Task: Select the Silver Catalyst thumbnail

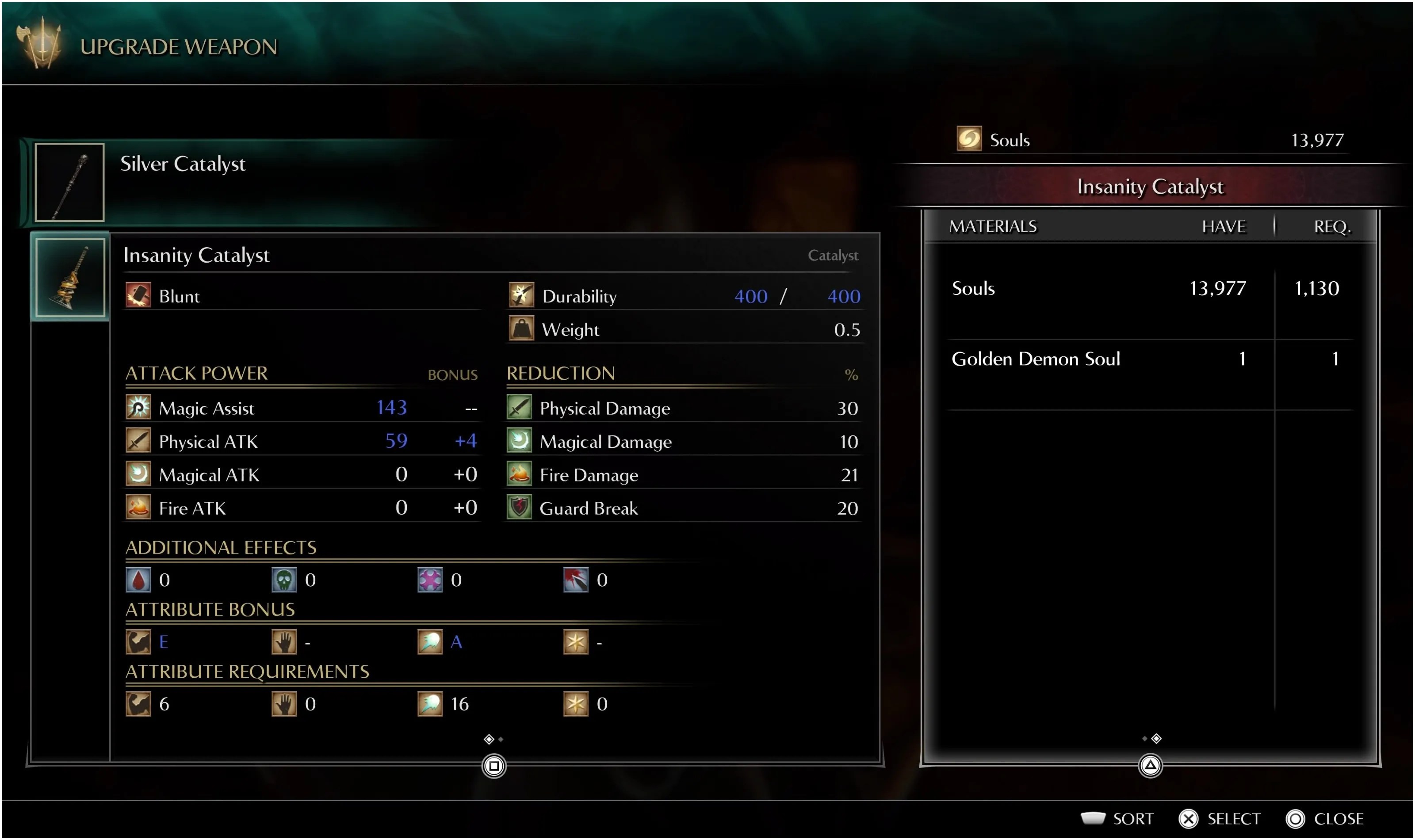Action: [69, 182]
